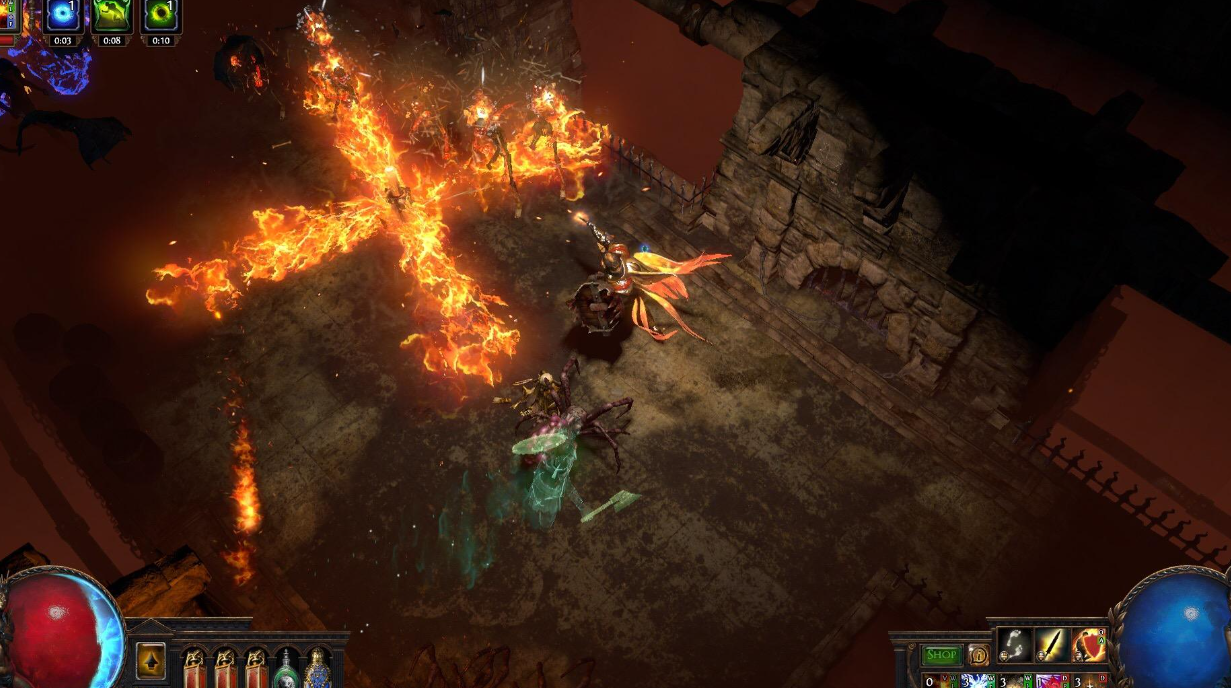Use the ornate blue and gold flask
Image resolution: width=1231 pixels, height=688 pixels.
(x=318, y=667)
